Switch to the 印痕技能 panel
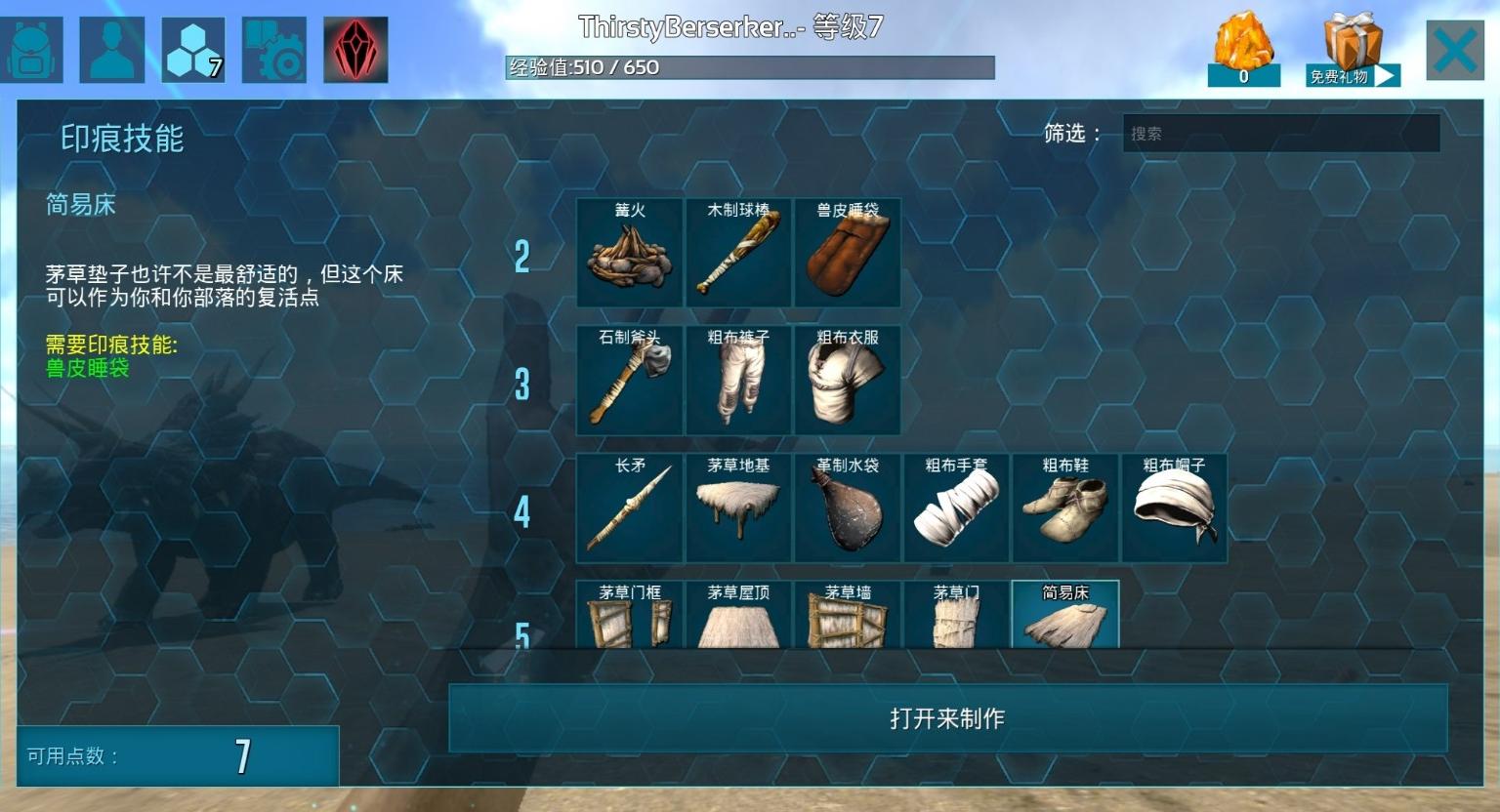 tap(121, 140)
